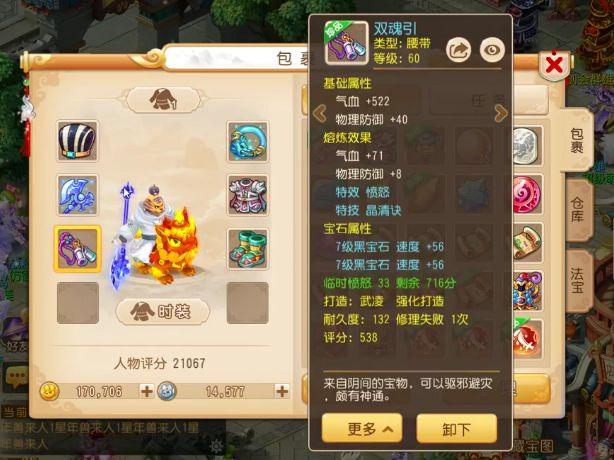Select the highlighted purple belt slot
This screenshot has width=614, height=460.
point(78,248)
